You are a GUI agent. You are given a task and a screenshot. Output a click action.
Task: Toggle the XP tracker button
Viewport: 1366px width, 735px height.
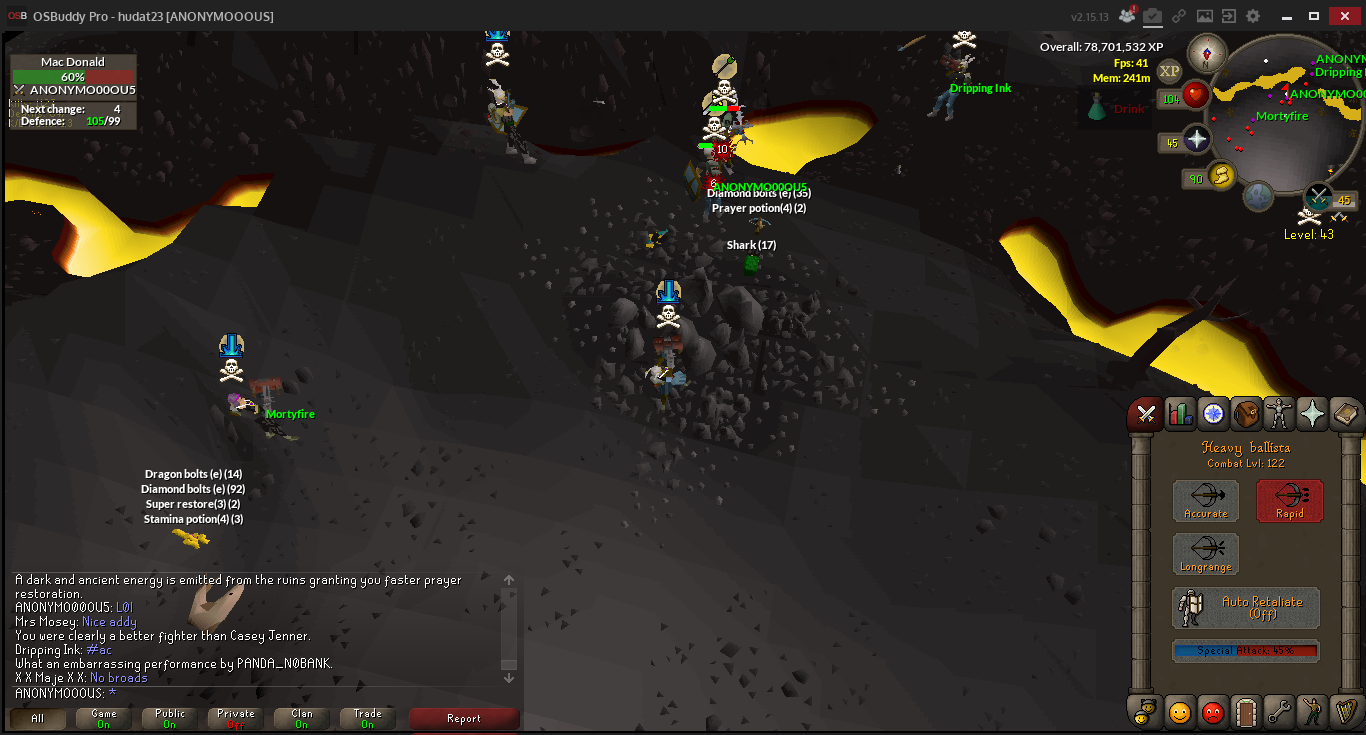tap(1169, 71)
